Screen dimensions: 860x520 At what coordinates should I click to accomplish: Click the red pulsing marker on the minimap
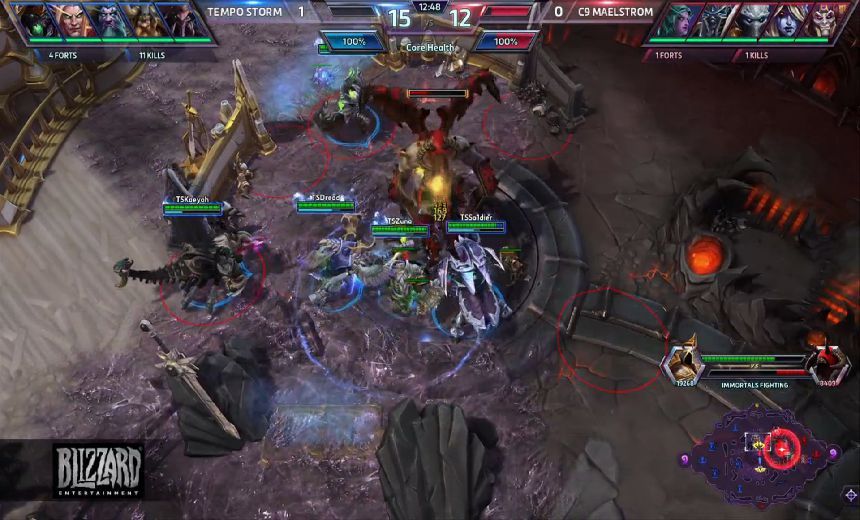781,448
